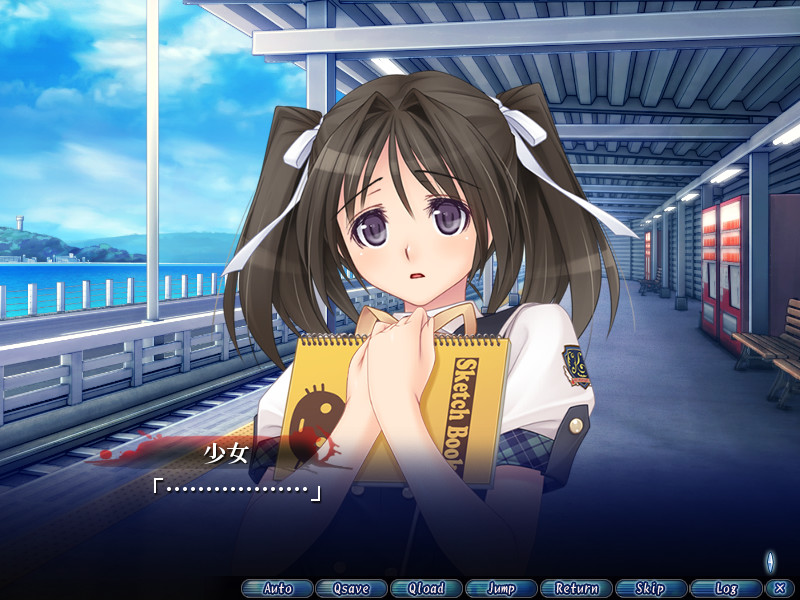
Task: Skip dialogue with the Skip button
Action: pos(650,589)
